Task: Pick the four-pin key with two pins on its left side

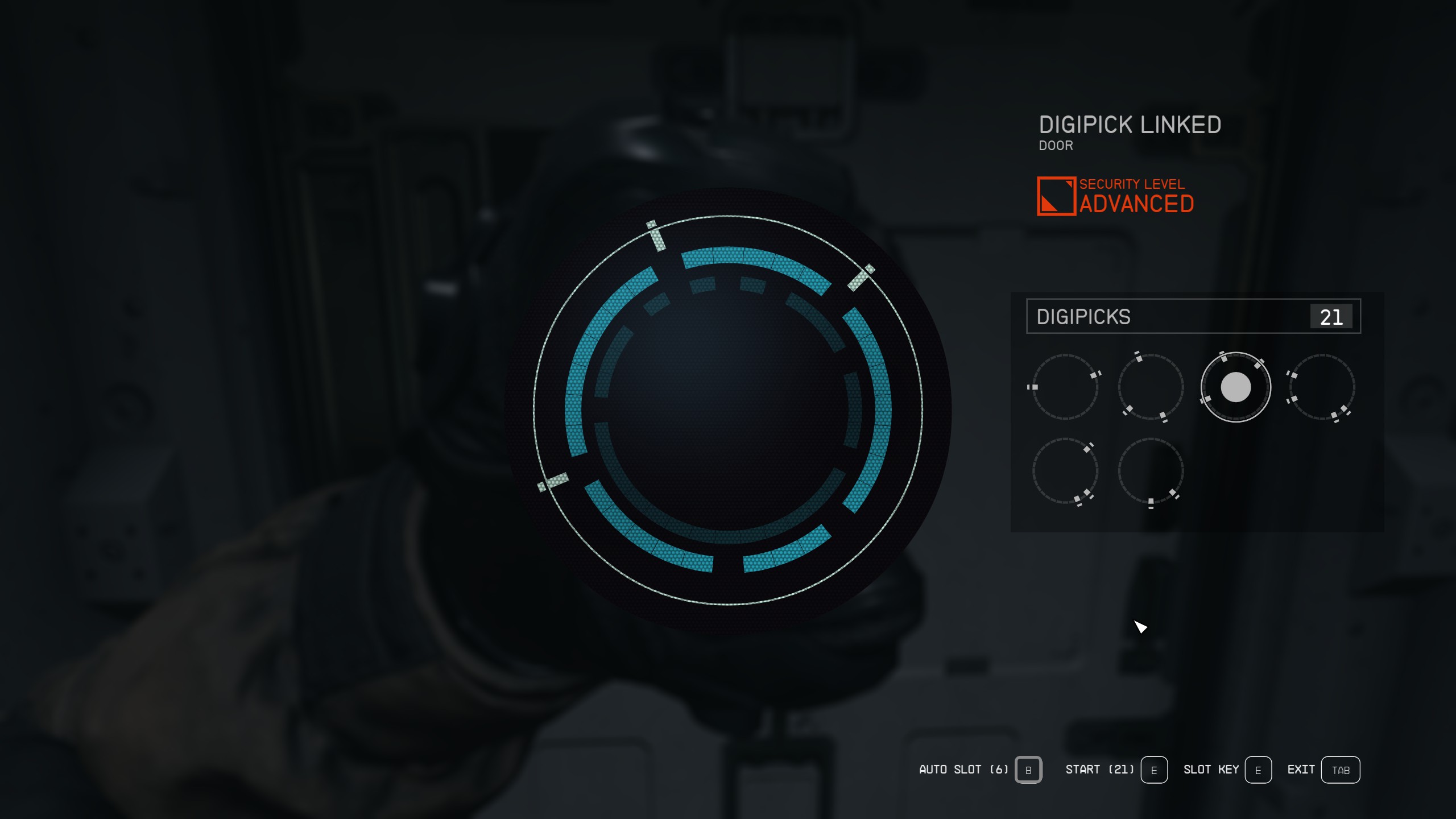Action: (1321, 387)
